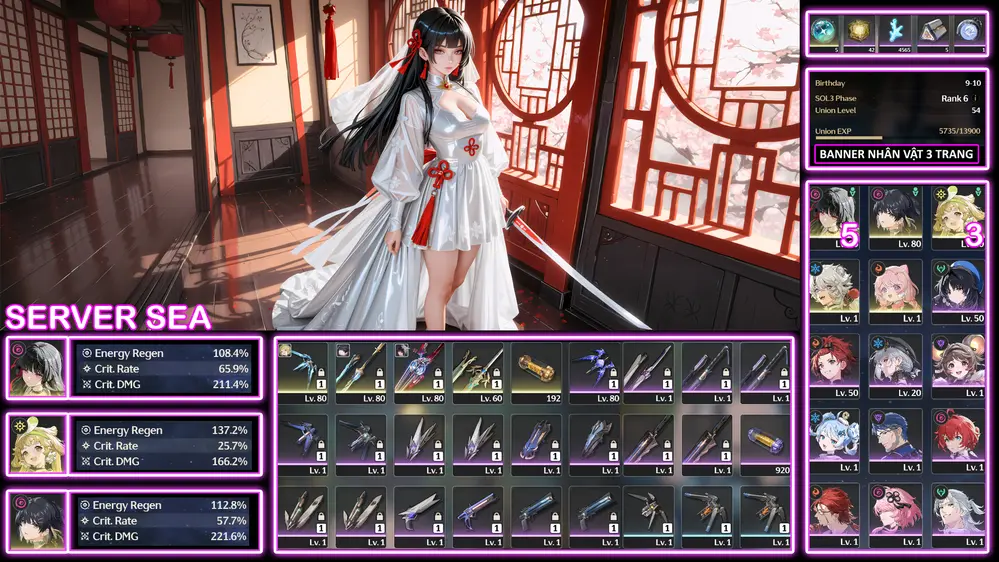Click the cyan coral currency showing 4565

(896, 31)
